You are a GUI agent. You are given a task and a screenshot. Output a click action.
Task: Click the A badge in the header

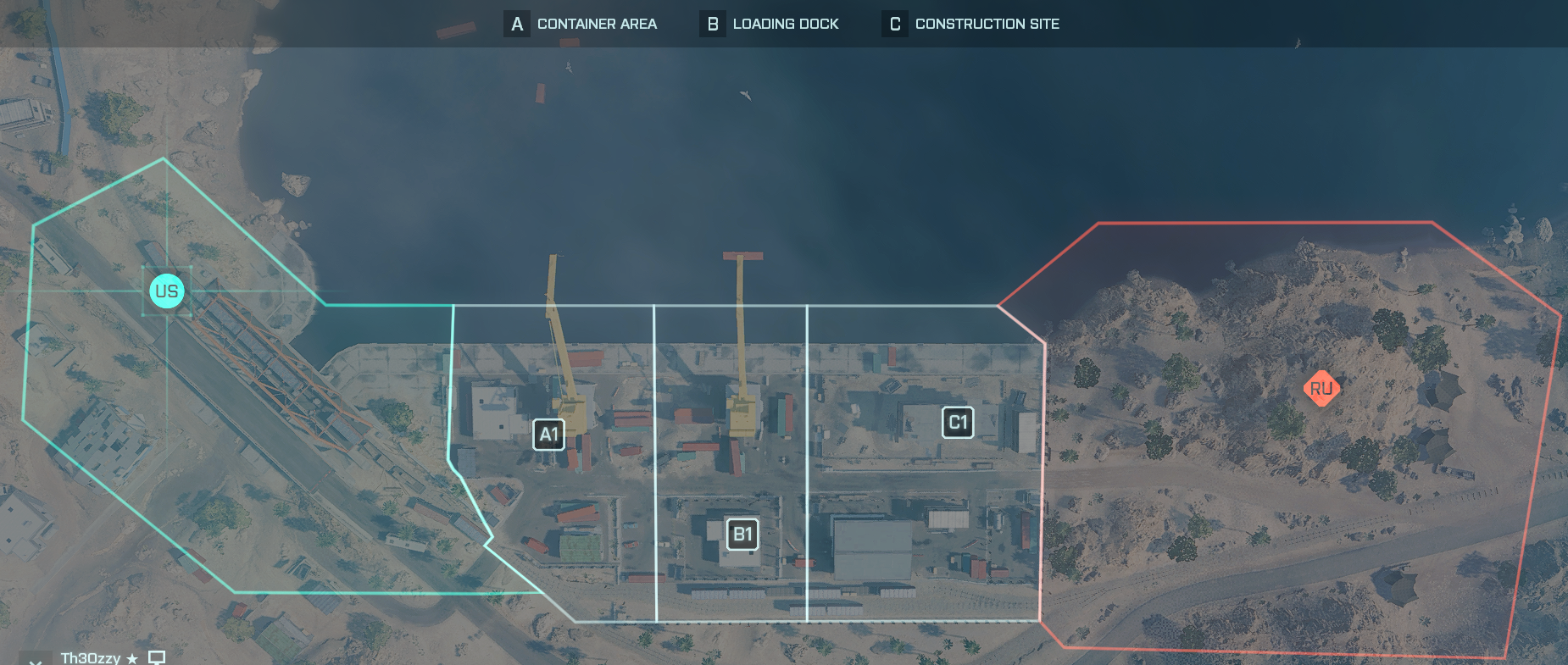click(x=515, y=24)
